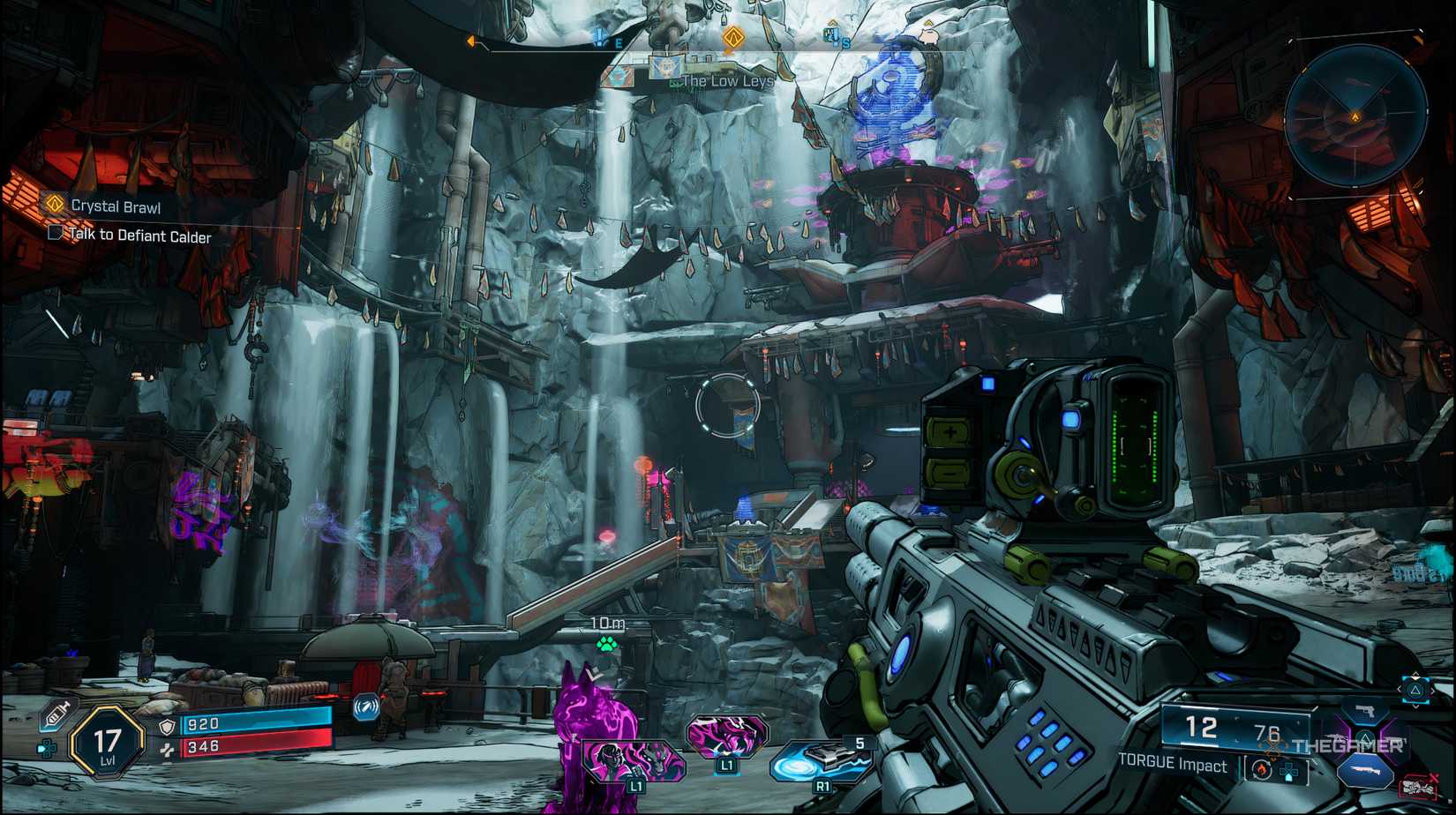The width and height of the screenshot is (1456, 815).
Task: Trigger the purple beast pet ability
Action: click(x=727, y=736)
